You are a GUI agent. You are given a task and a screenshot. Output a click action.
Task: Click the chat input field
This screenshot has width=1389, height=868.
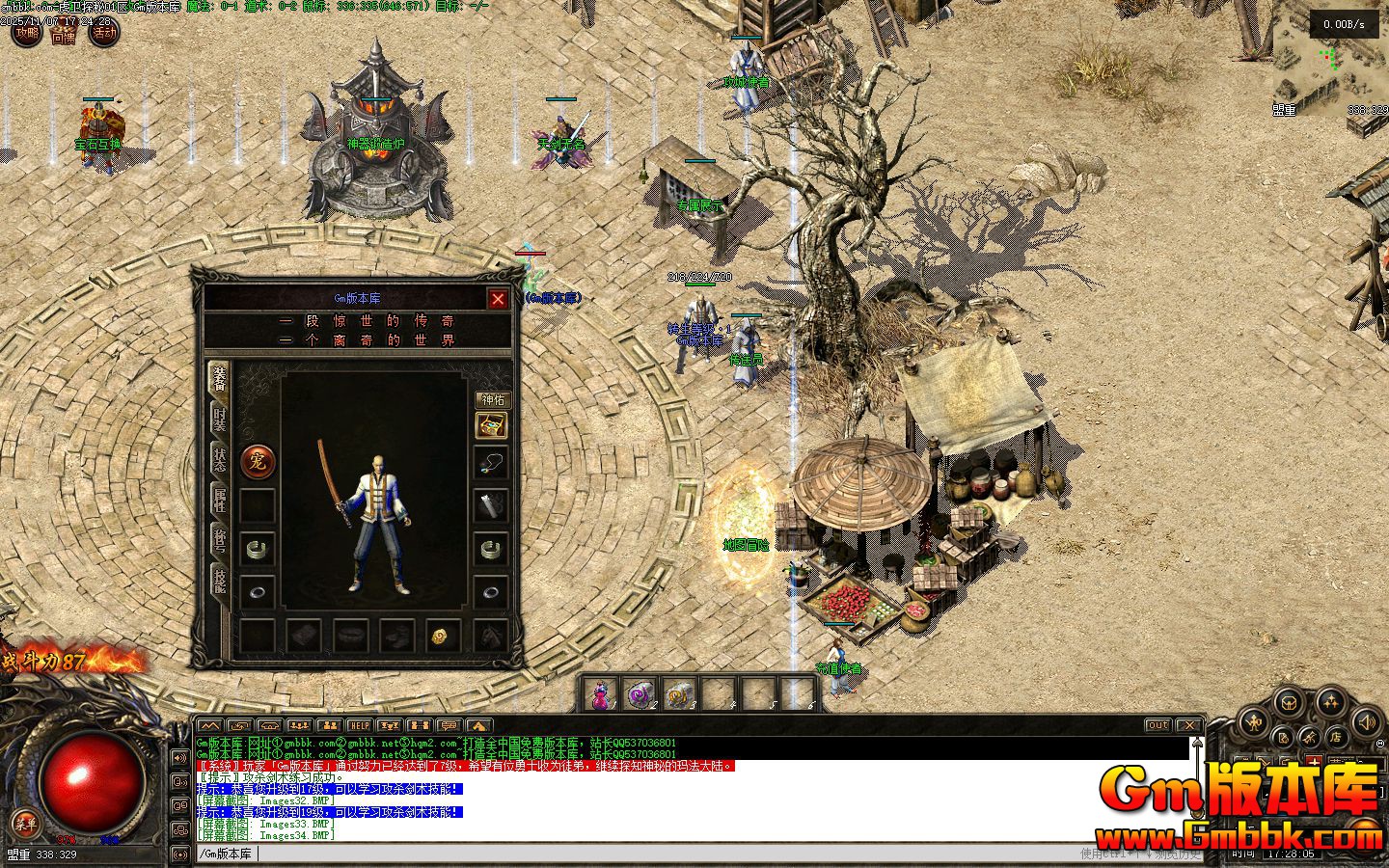coord(675,854)
